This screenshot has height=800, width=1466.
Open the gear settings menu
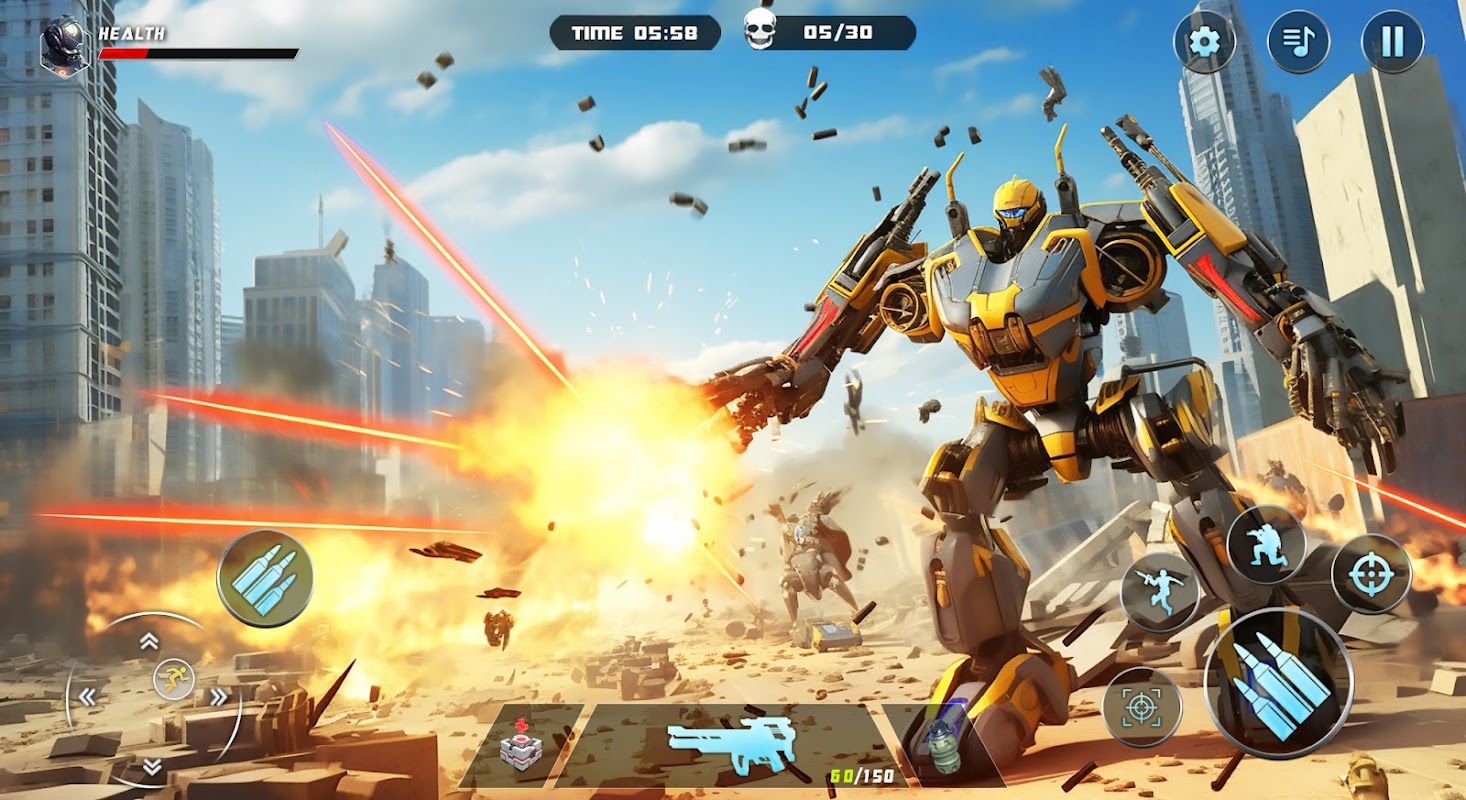coord(1205,42)
